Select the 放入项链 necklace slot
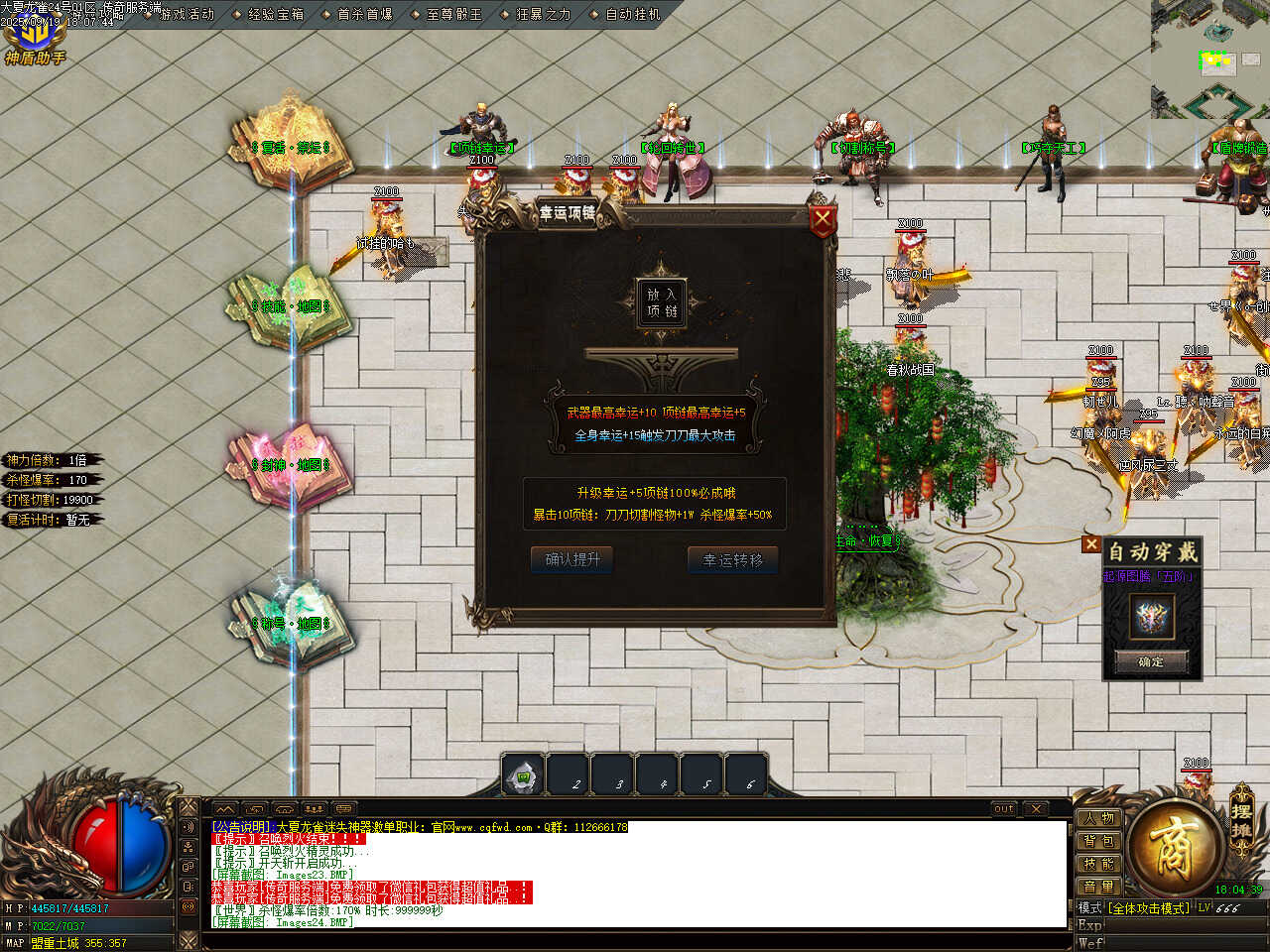This screenshot has width=1270, height=952. pos(661,301)
